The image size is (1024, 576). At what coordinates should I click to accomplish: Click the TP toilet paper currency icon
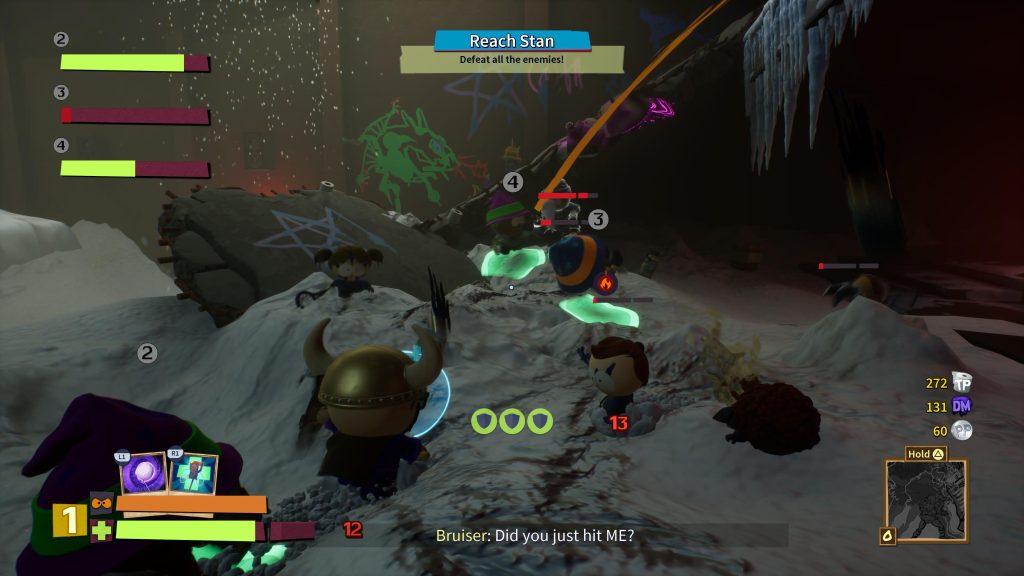tap(962, 382)
